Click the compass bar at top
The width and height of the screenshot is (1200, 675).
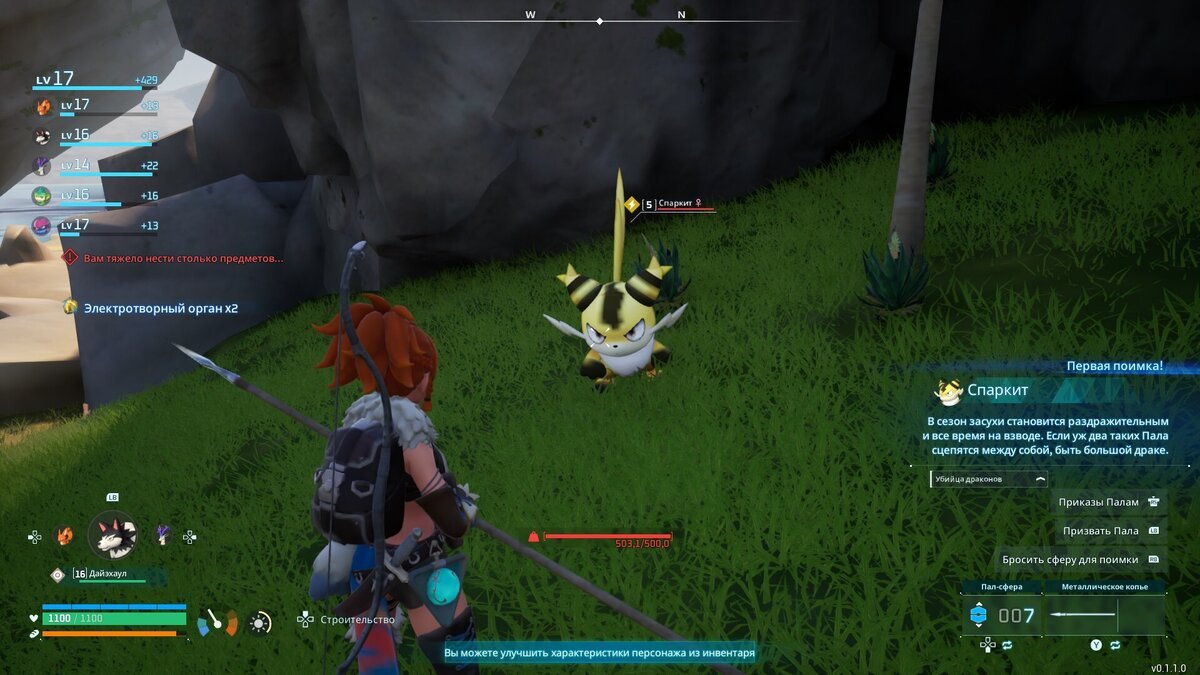(600, 19)
